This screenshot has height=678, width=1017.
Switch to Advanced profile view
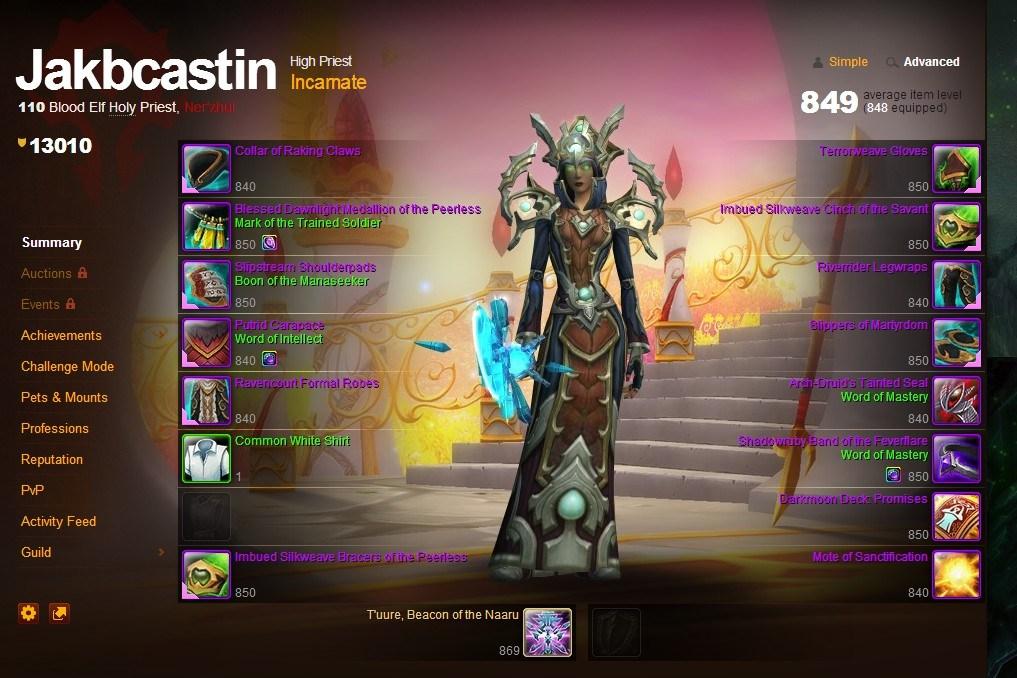tap(931, 62)
